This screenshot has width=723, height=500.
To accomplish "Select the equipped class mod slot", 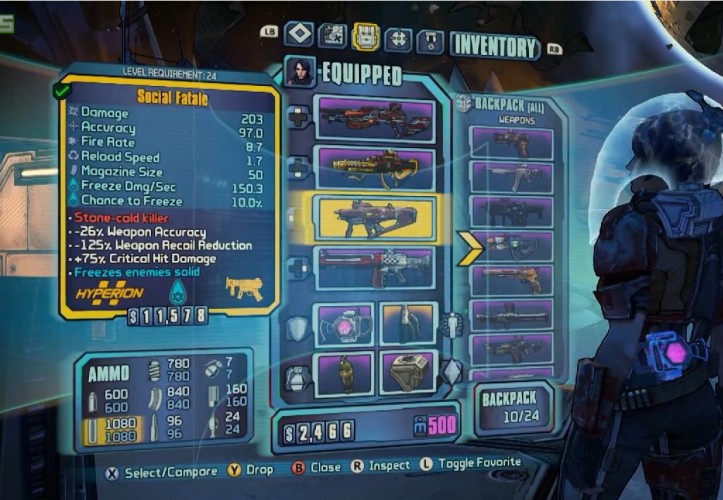I will 408,323.
